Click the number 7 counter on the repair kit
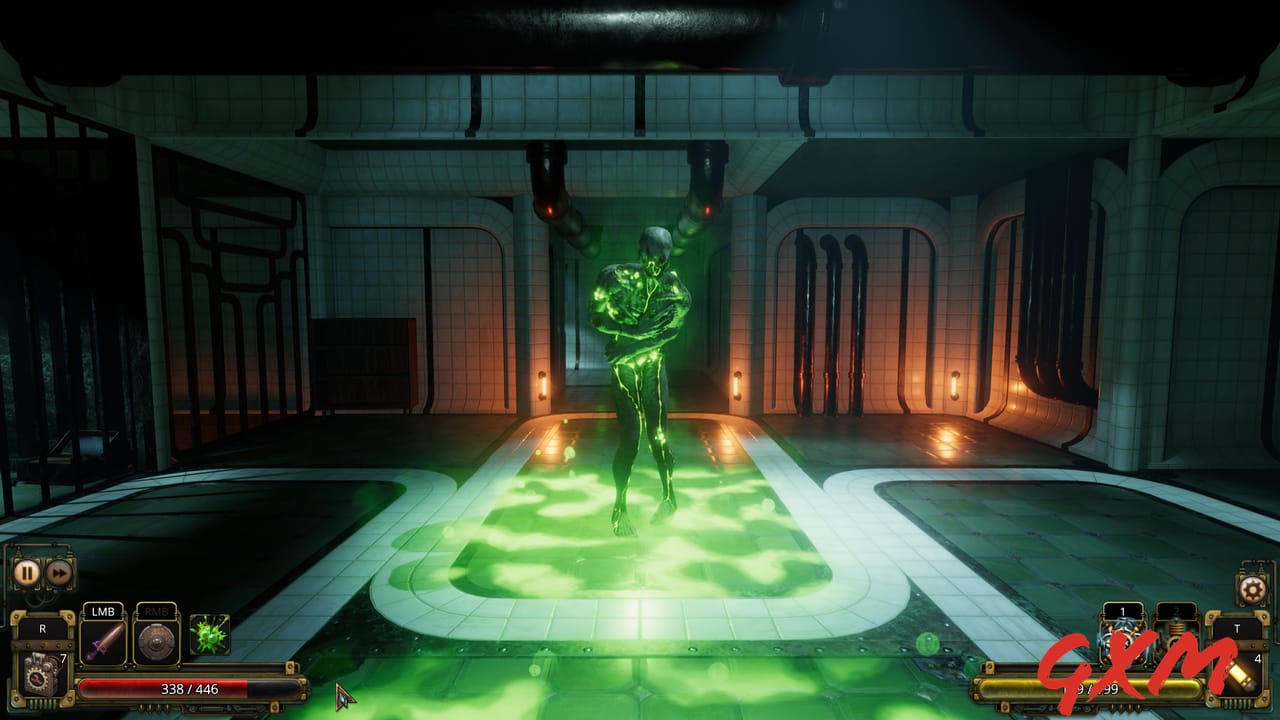The height and width of the screenshot is (720, 1280). tap(62, 658)
